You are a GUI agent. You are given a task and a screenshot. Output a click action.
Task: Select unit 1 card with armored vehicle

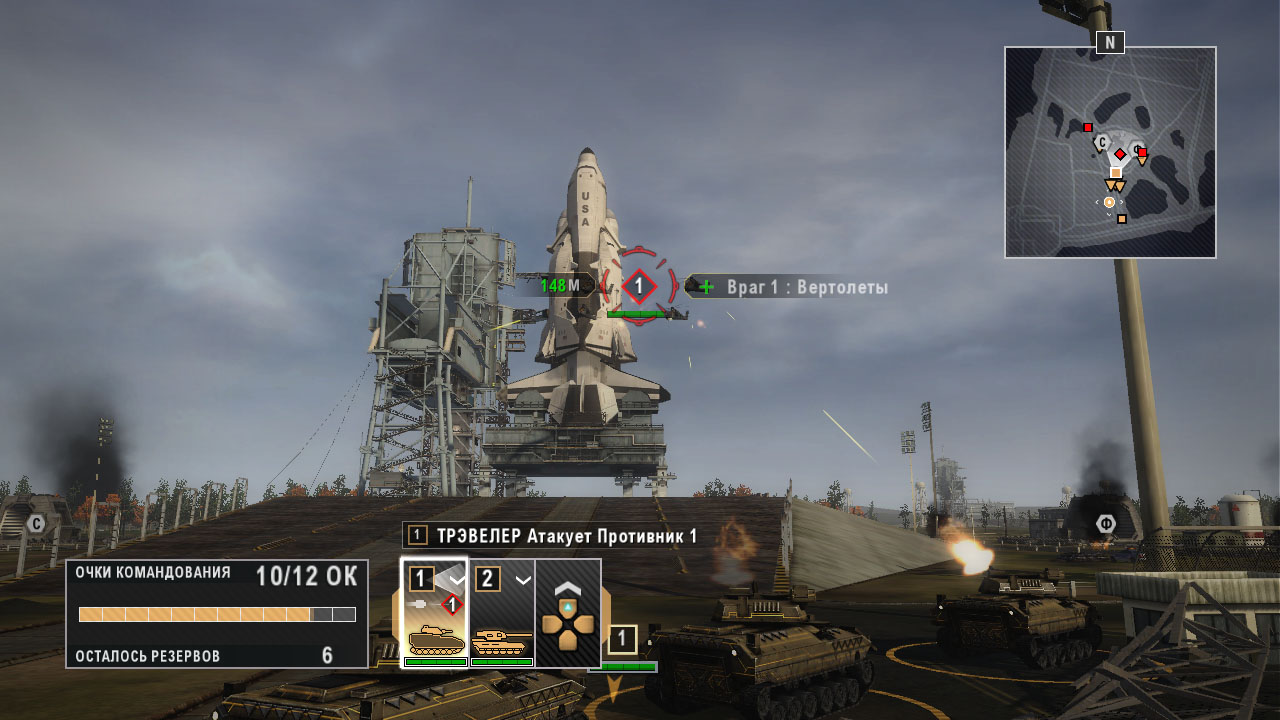point(434,612)
